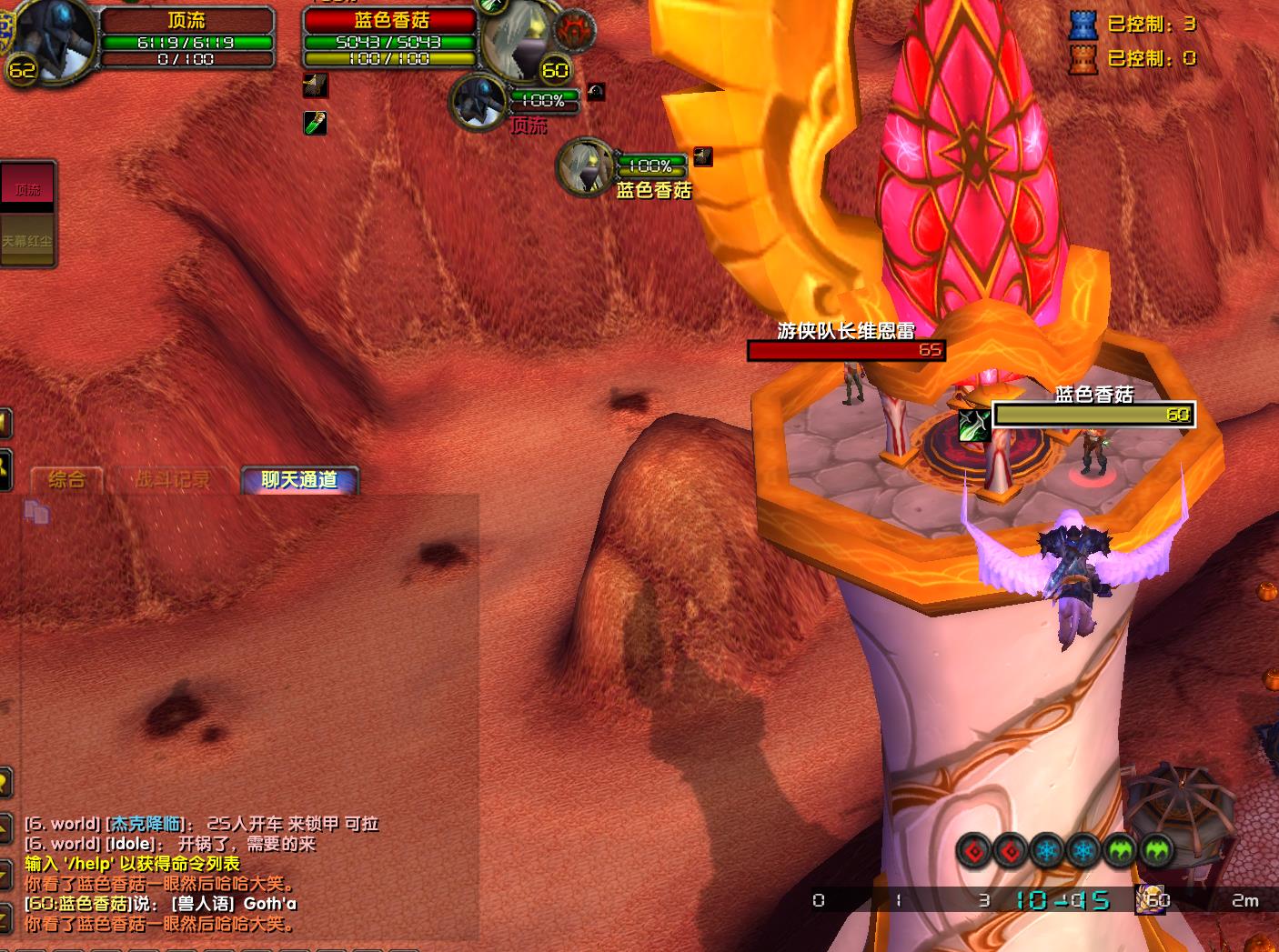Switch to the 战斗记录 combat log tab

[172, 479]
